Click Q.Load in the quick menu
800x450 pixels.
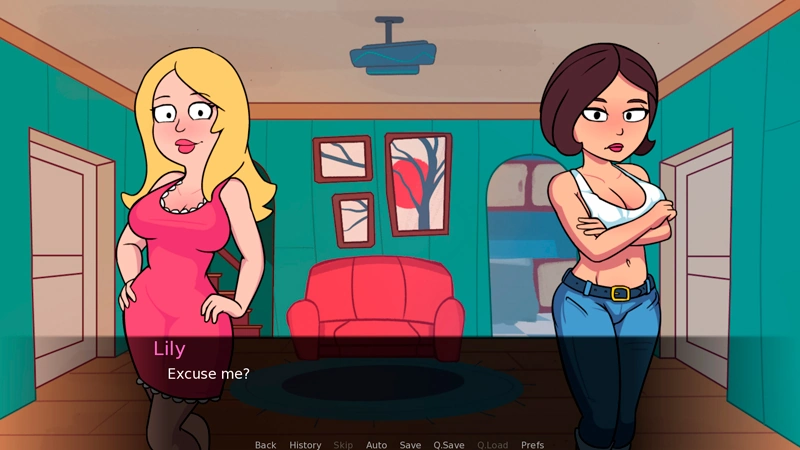492,445
